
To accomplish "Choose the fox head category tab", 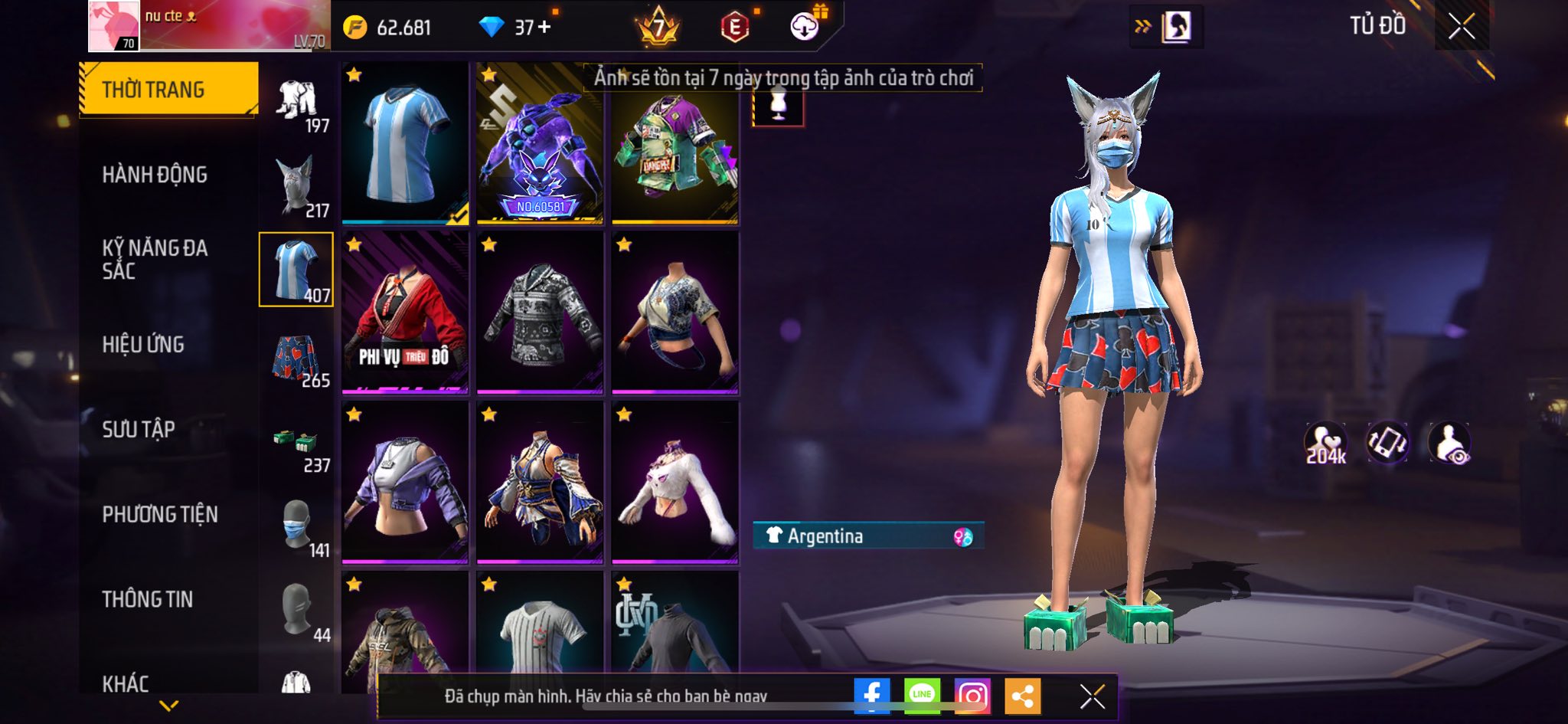I will (x=297, y=186).
